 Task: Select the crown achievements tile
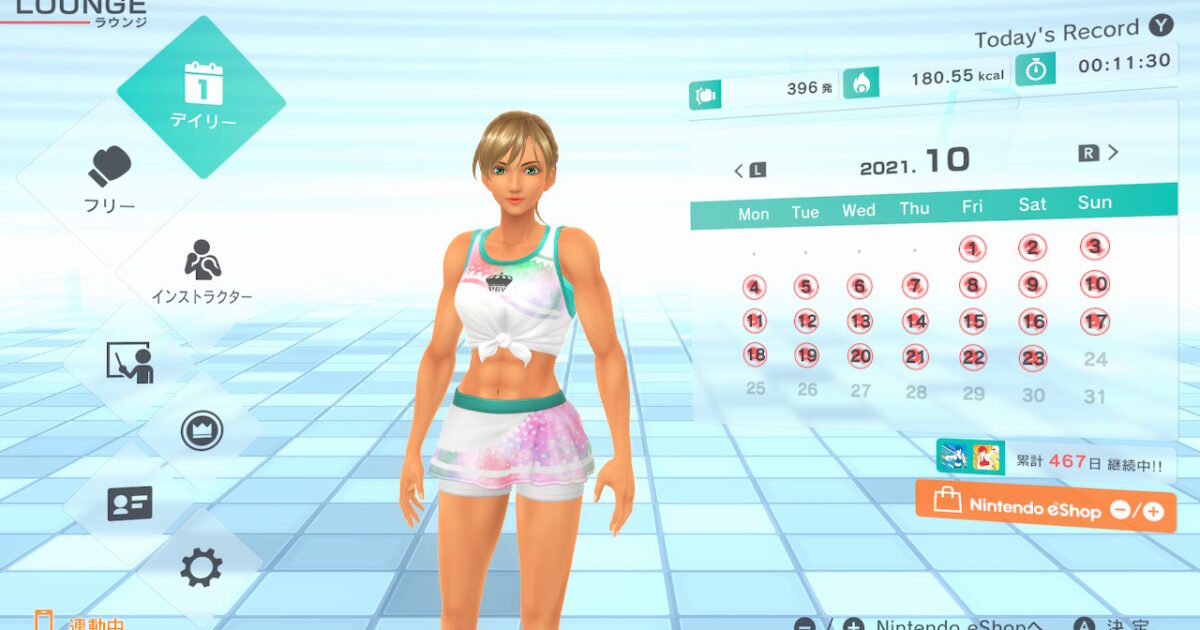click(201, 432)
